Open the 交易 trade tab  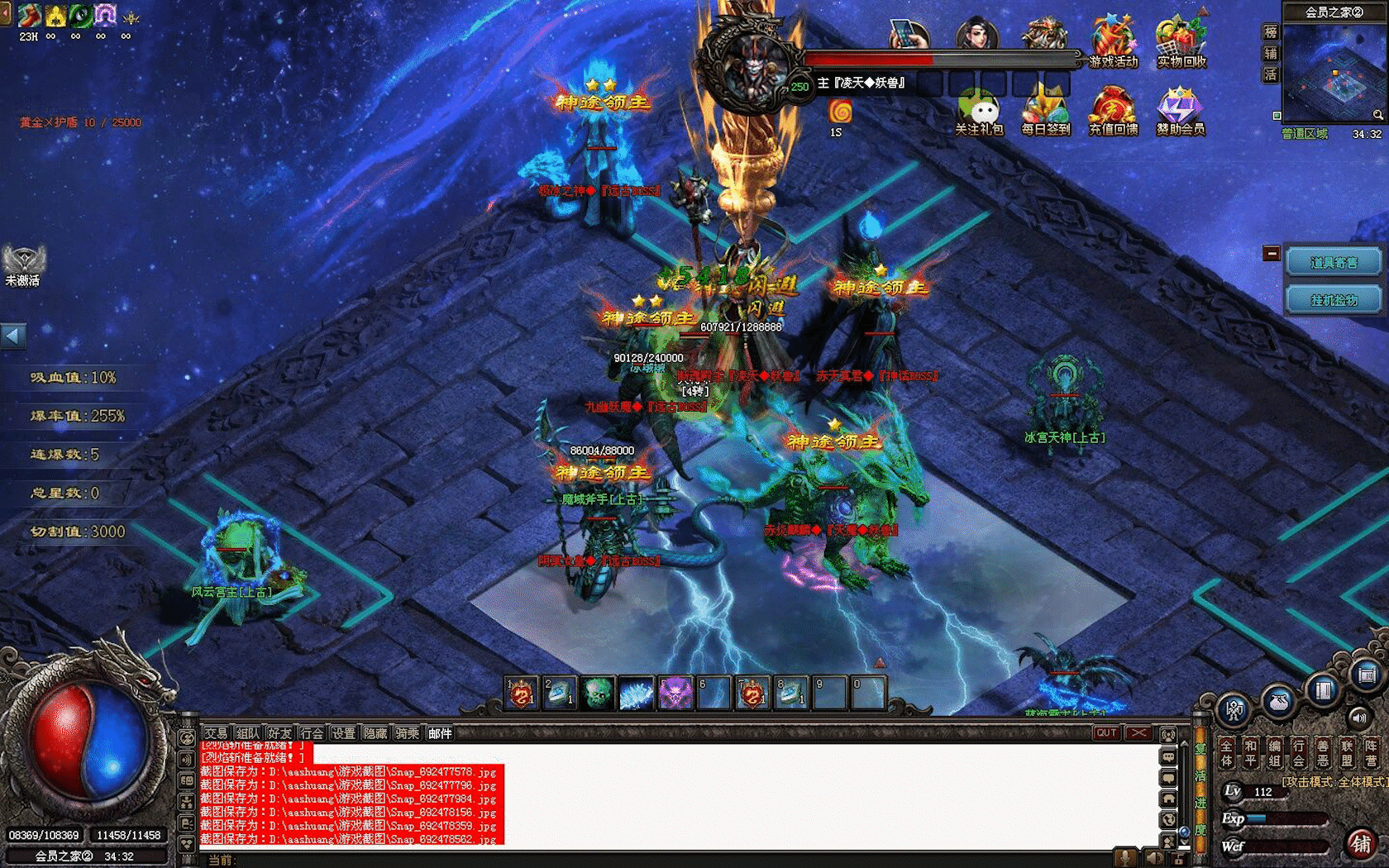pos(216,733)
